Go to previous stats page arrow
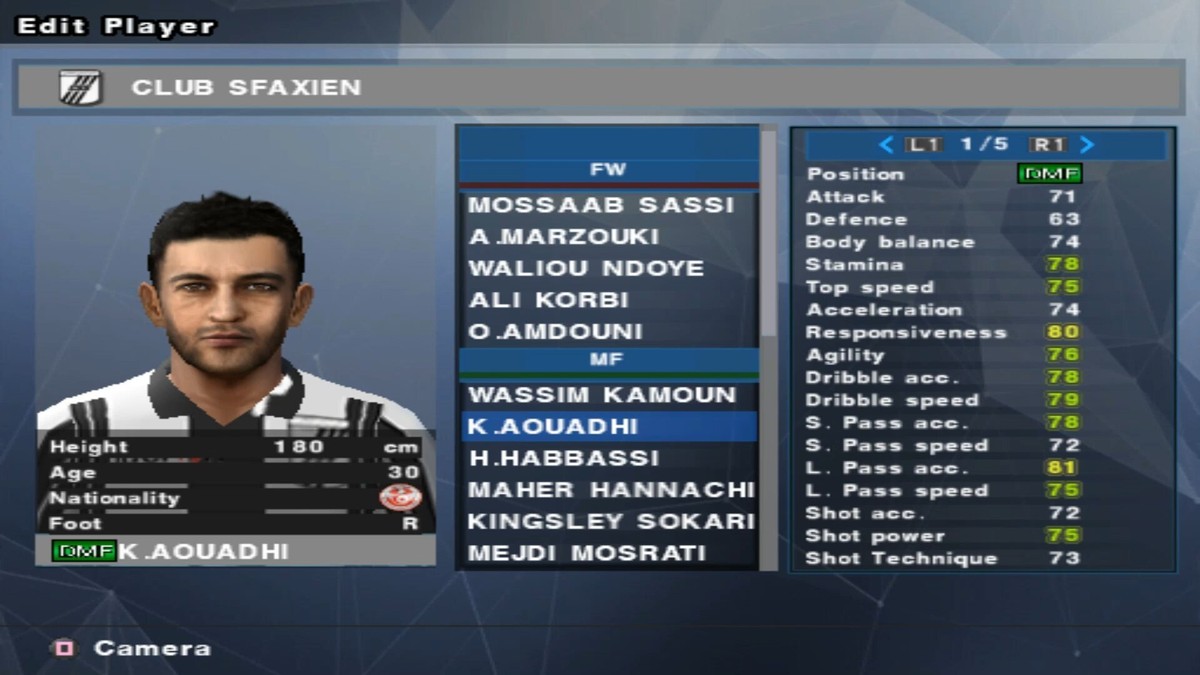This screenshot has width=1200, height=675. click(885, 145)
